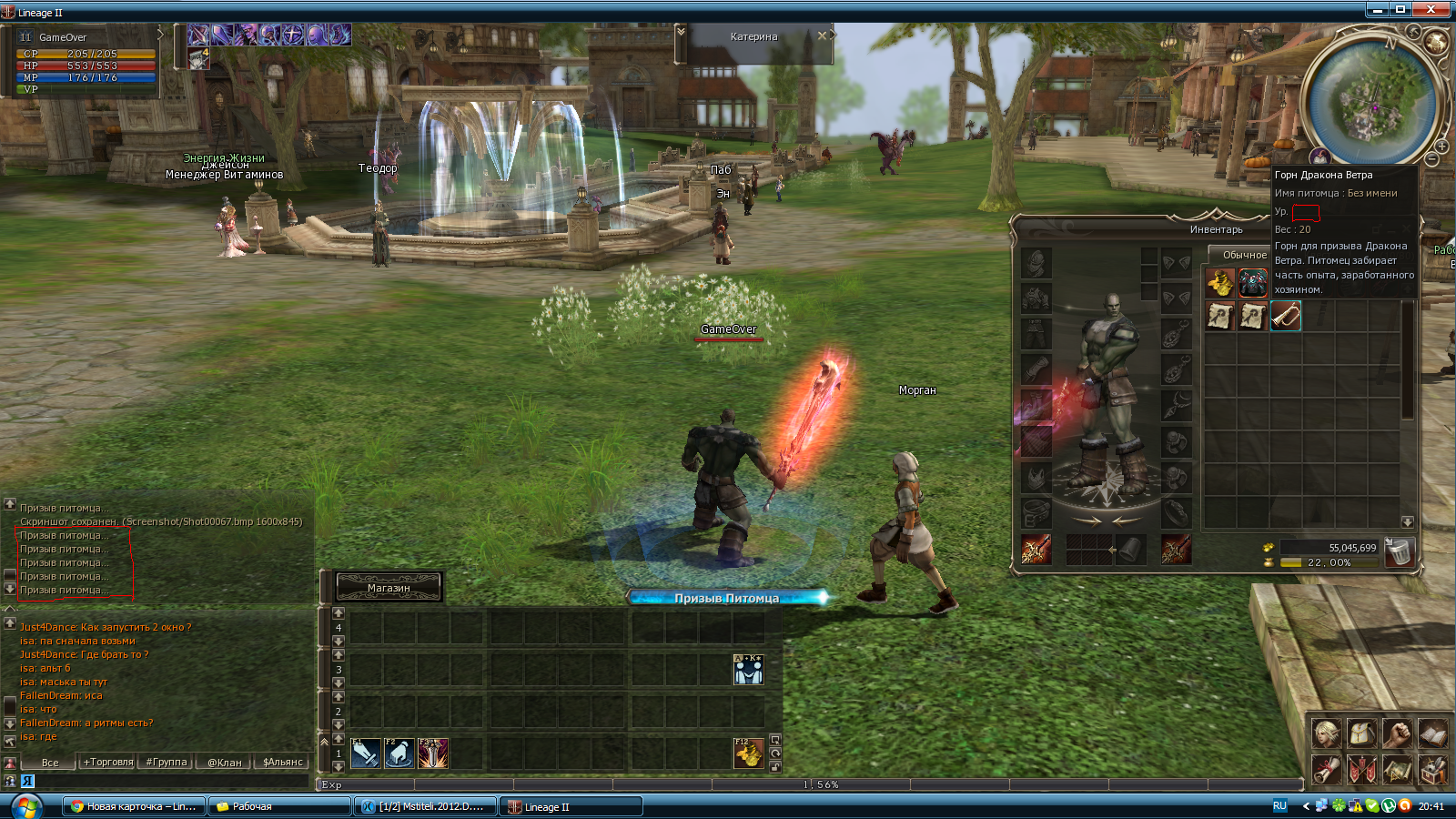Select the yellow adena pouch inventory item
This screenshot has height=819, width=1456.
(1219, 283)
